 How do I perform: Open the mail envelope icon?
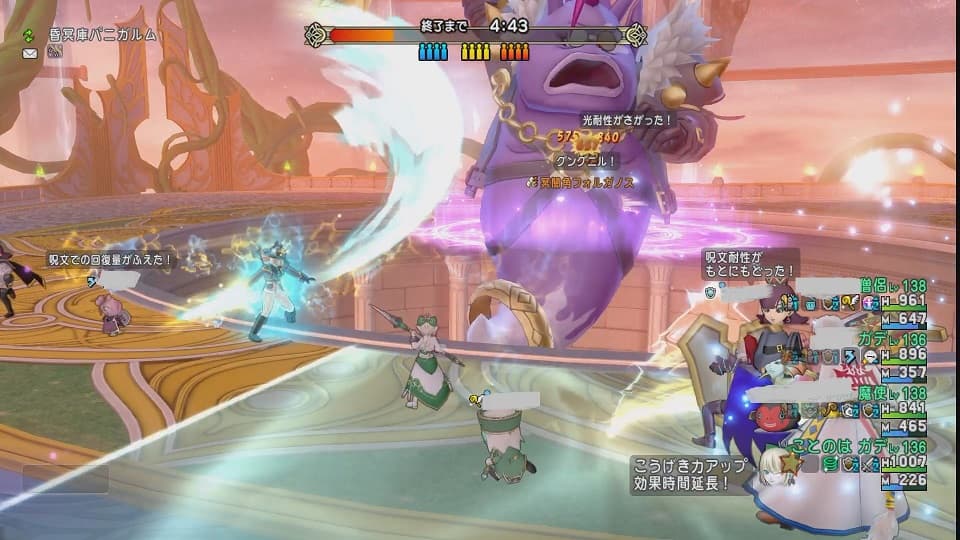29,53
